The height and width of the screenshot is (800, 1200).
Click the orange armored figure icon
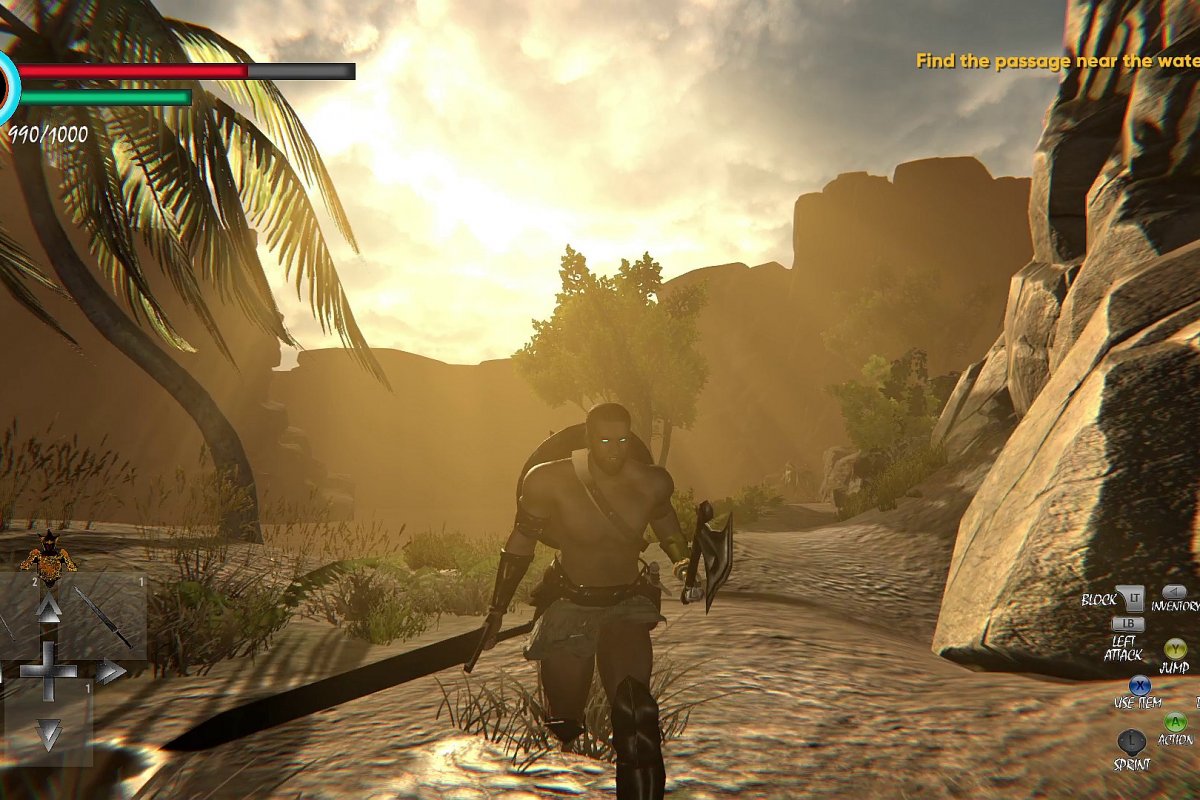pos(48,551)
